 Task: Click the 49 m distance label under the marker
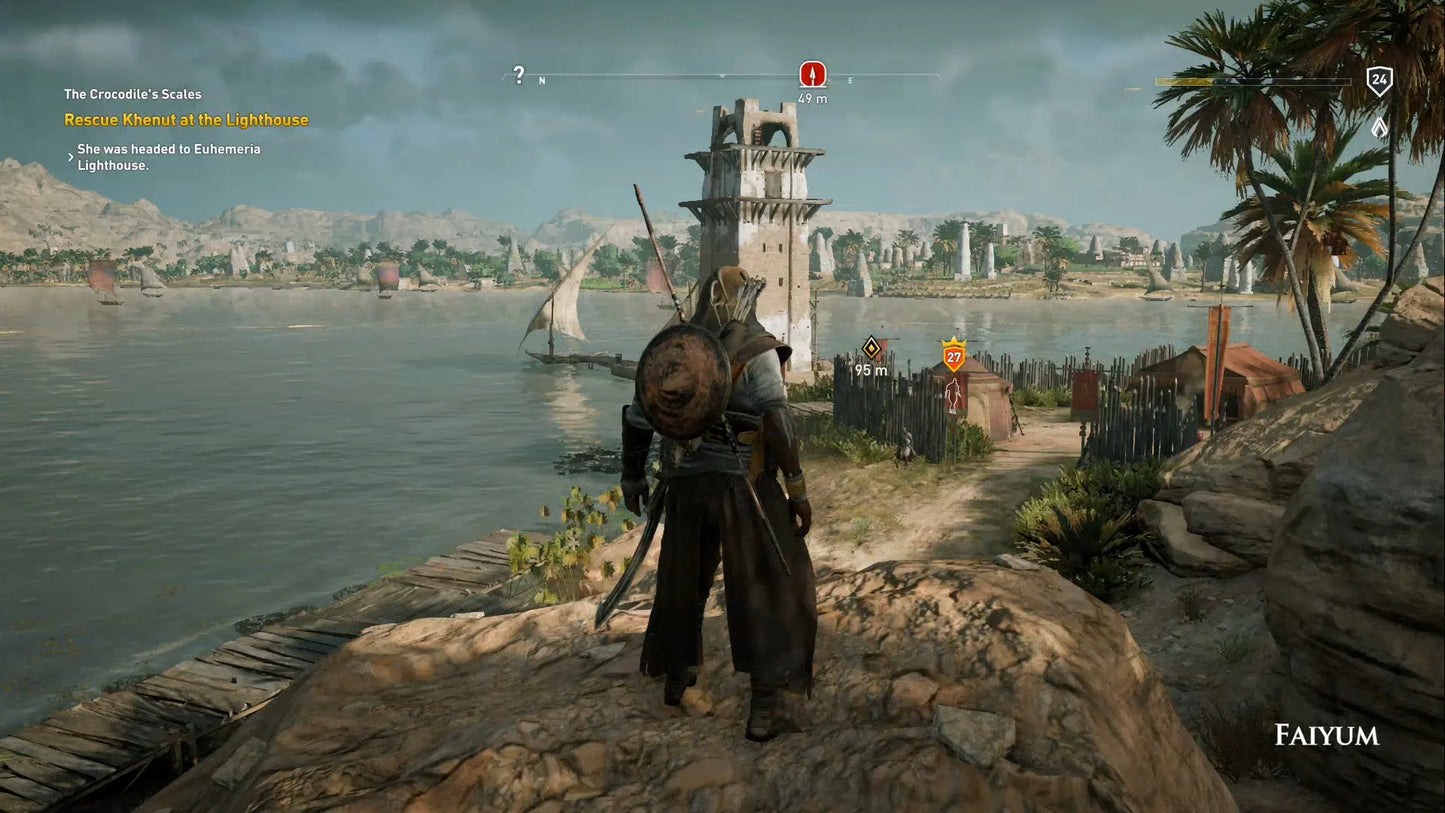tap(811, 98)
